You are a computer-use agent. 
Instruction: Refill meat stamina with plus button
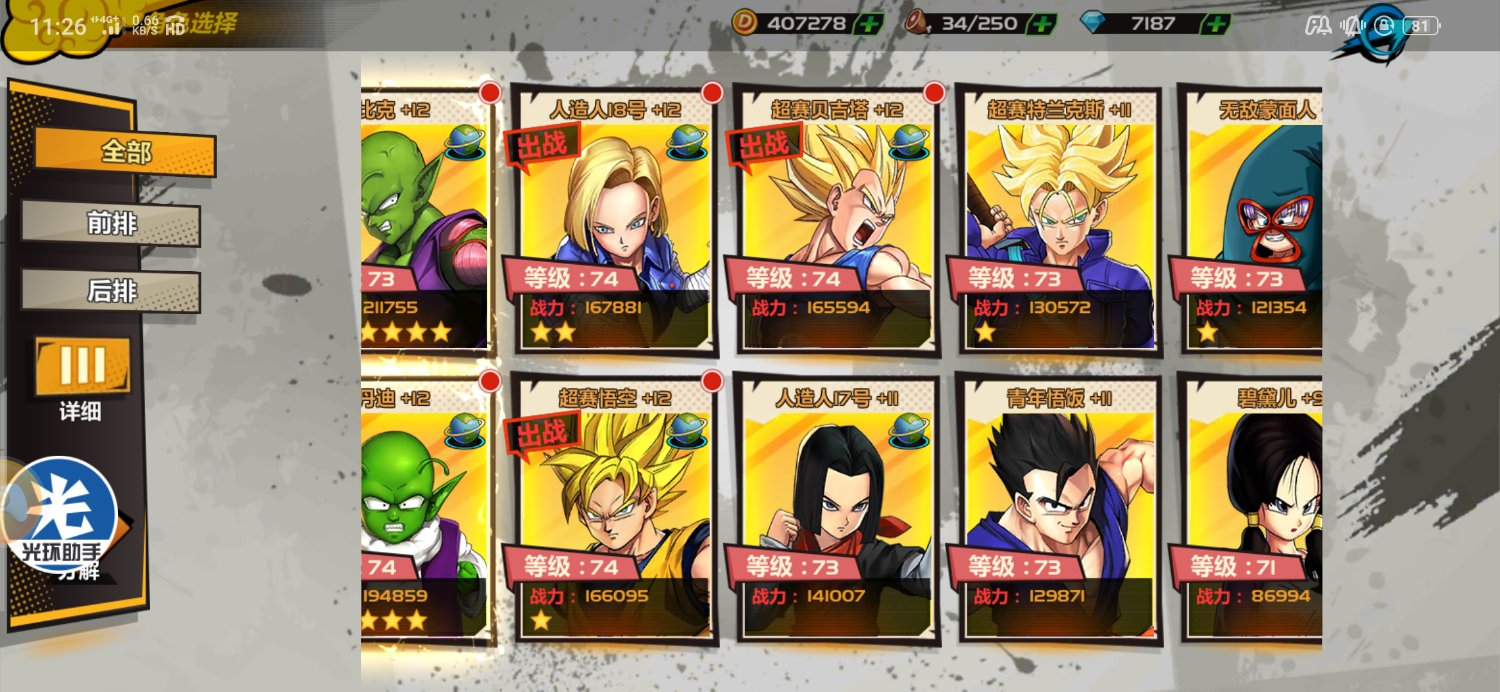[1041, 23]
